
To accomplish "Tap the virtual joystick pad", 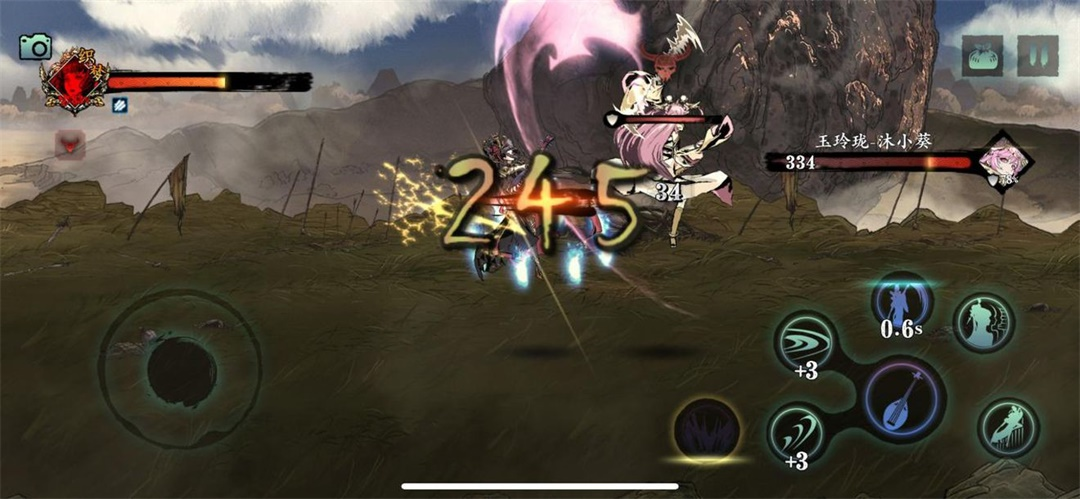I will [x=180, y=369].
